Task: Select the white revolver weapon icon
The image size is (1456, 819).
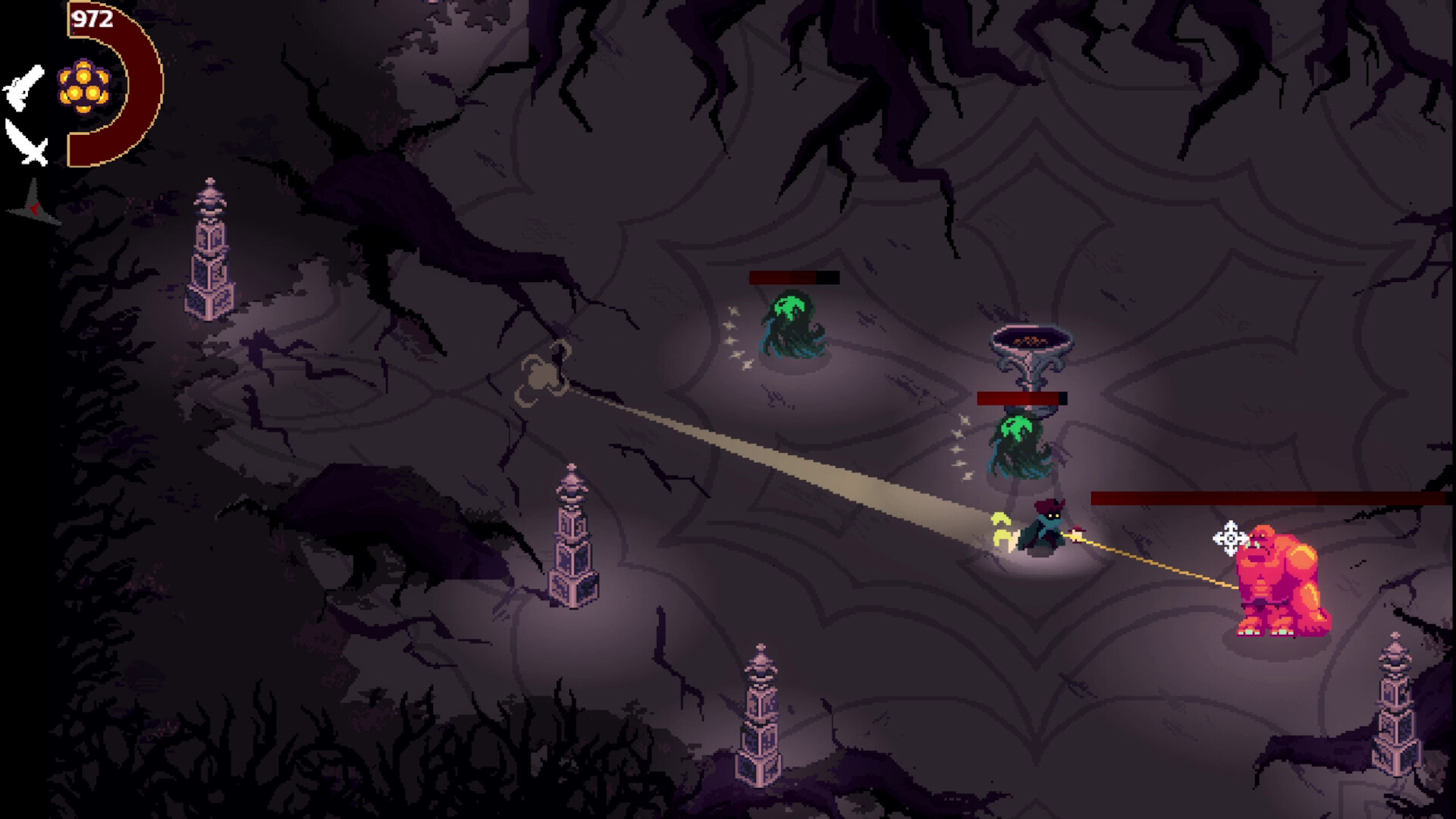Action: (x=24, y=88)
